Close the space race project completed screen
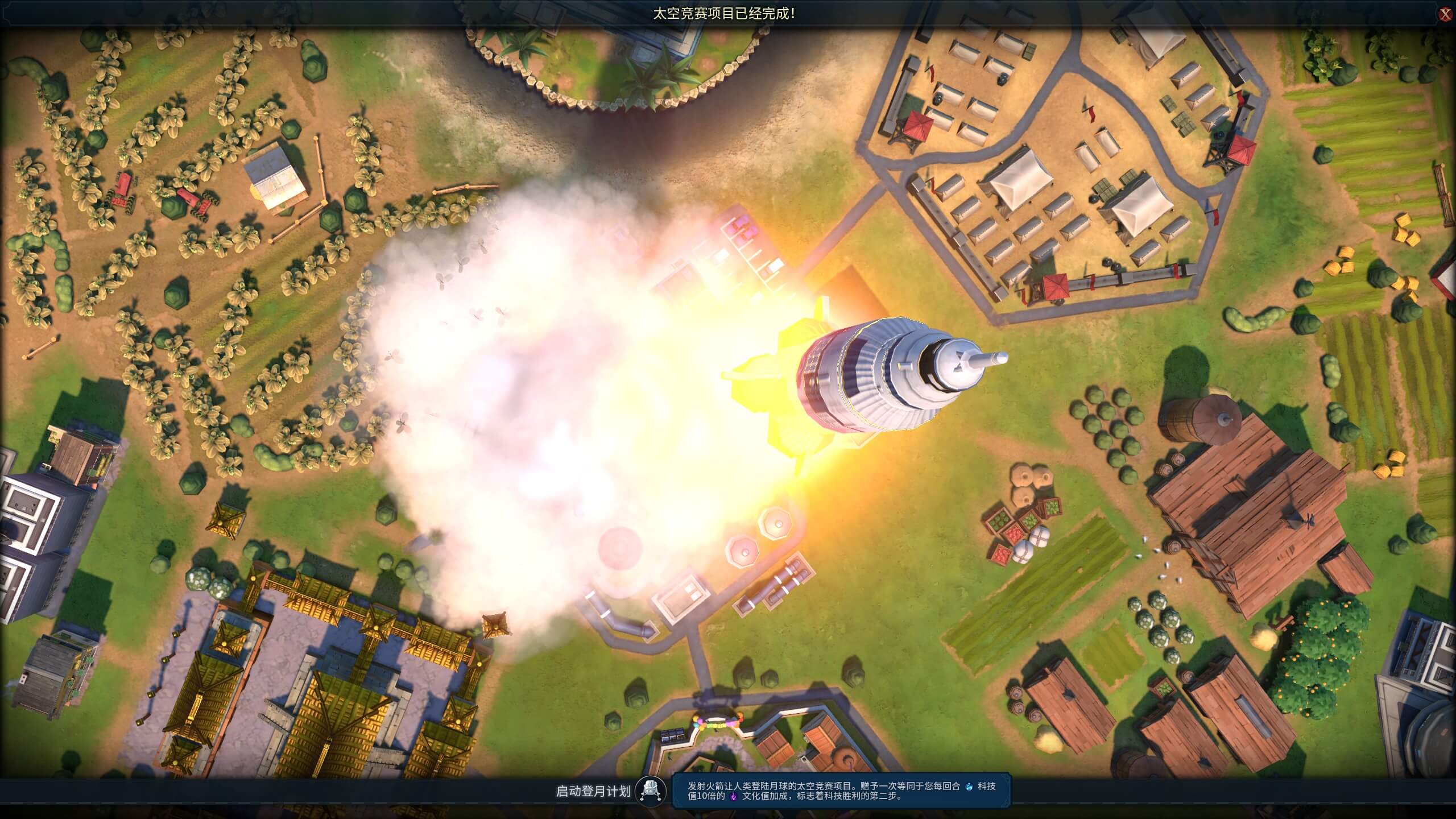1456x819 pixels. [1445, 15]
